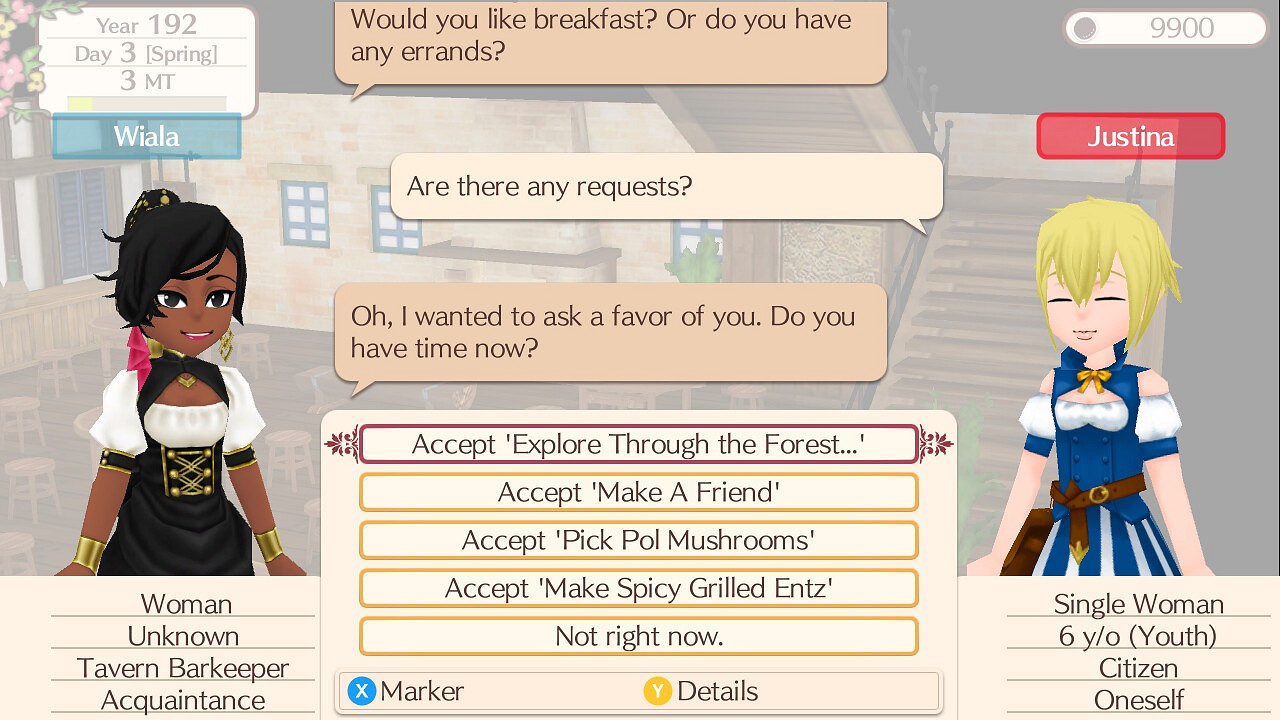Select Justina's red name plate
The image size is (1280, 720).
click(1130, 136)
